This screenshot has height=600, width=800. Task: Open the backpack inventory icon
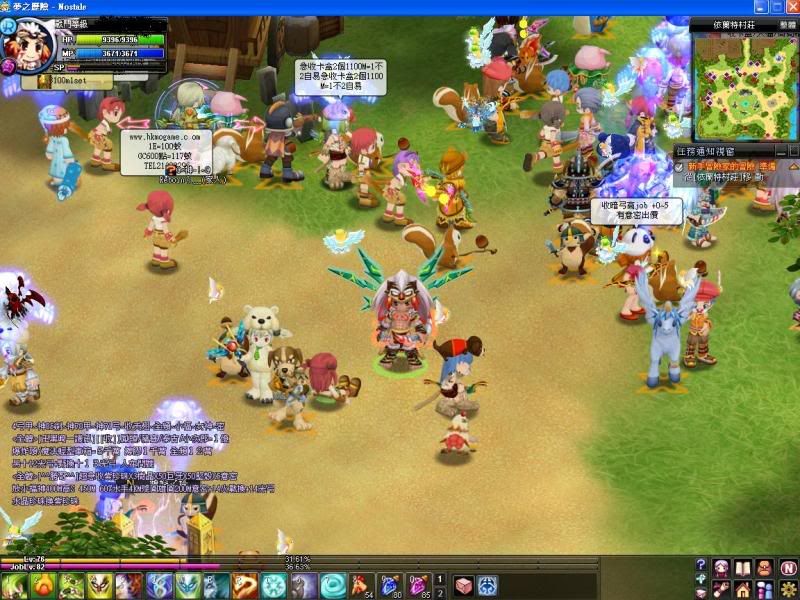(x=765, y=569)
